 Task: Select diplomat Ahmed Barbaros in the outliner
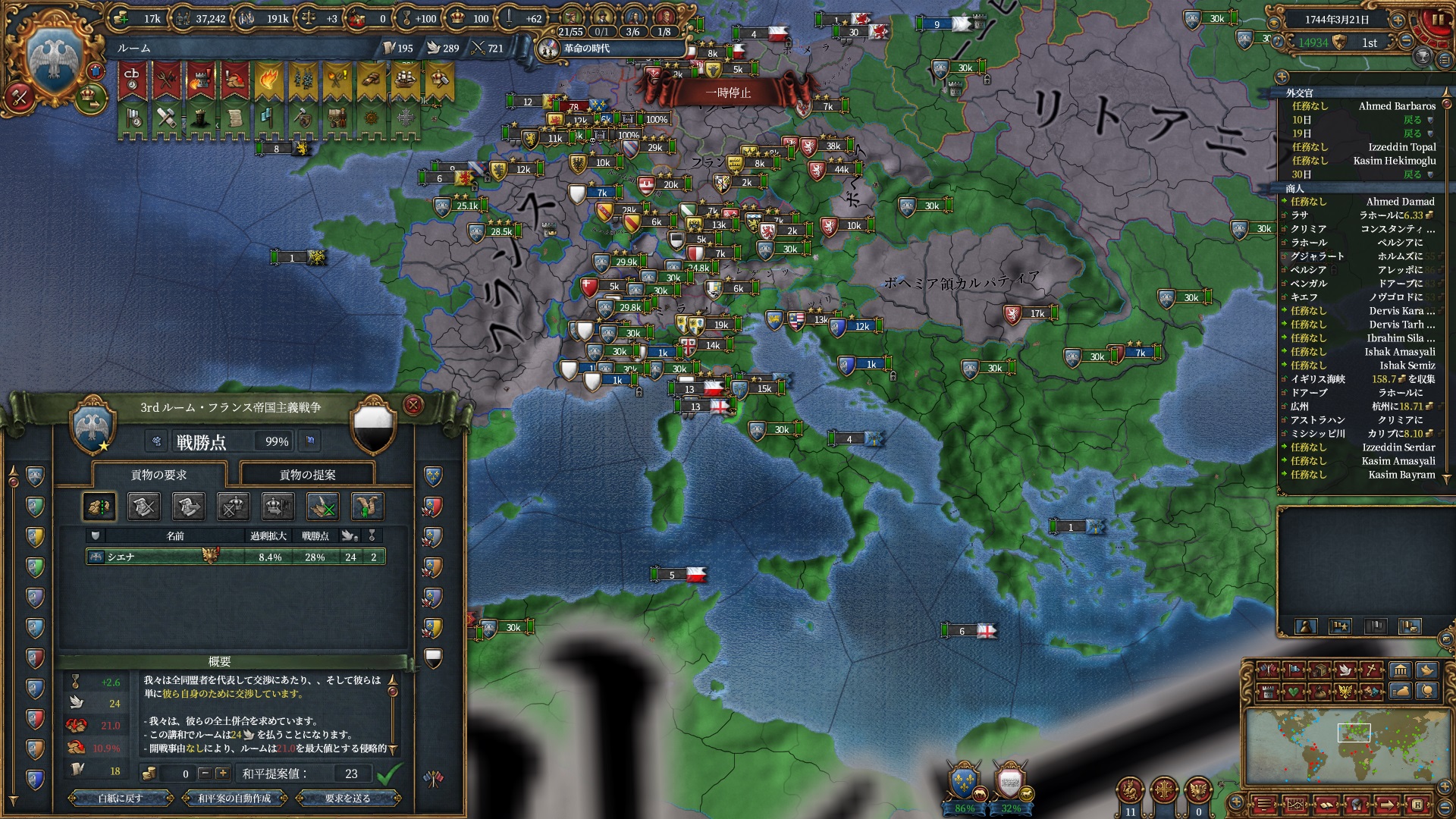(x=1397, y=106)
